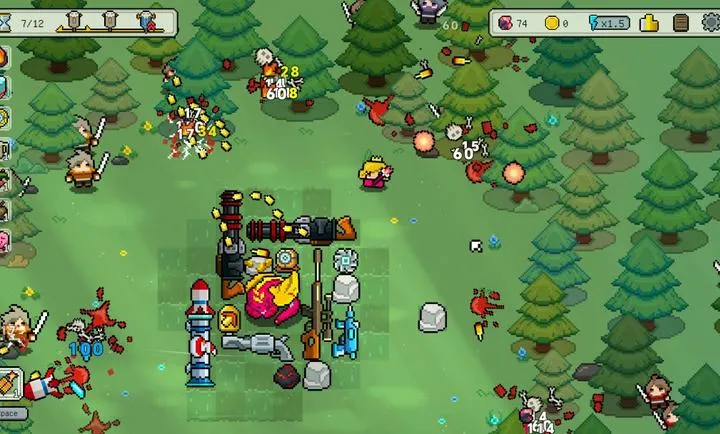This screenshot has width=720, height=434.
Task: Open the thumbs-up icon in the top bar
Action: pyautogui.click(x=651, y=22)
